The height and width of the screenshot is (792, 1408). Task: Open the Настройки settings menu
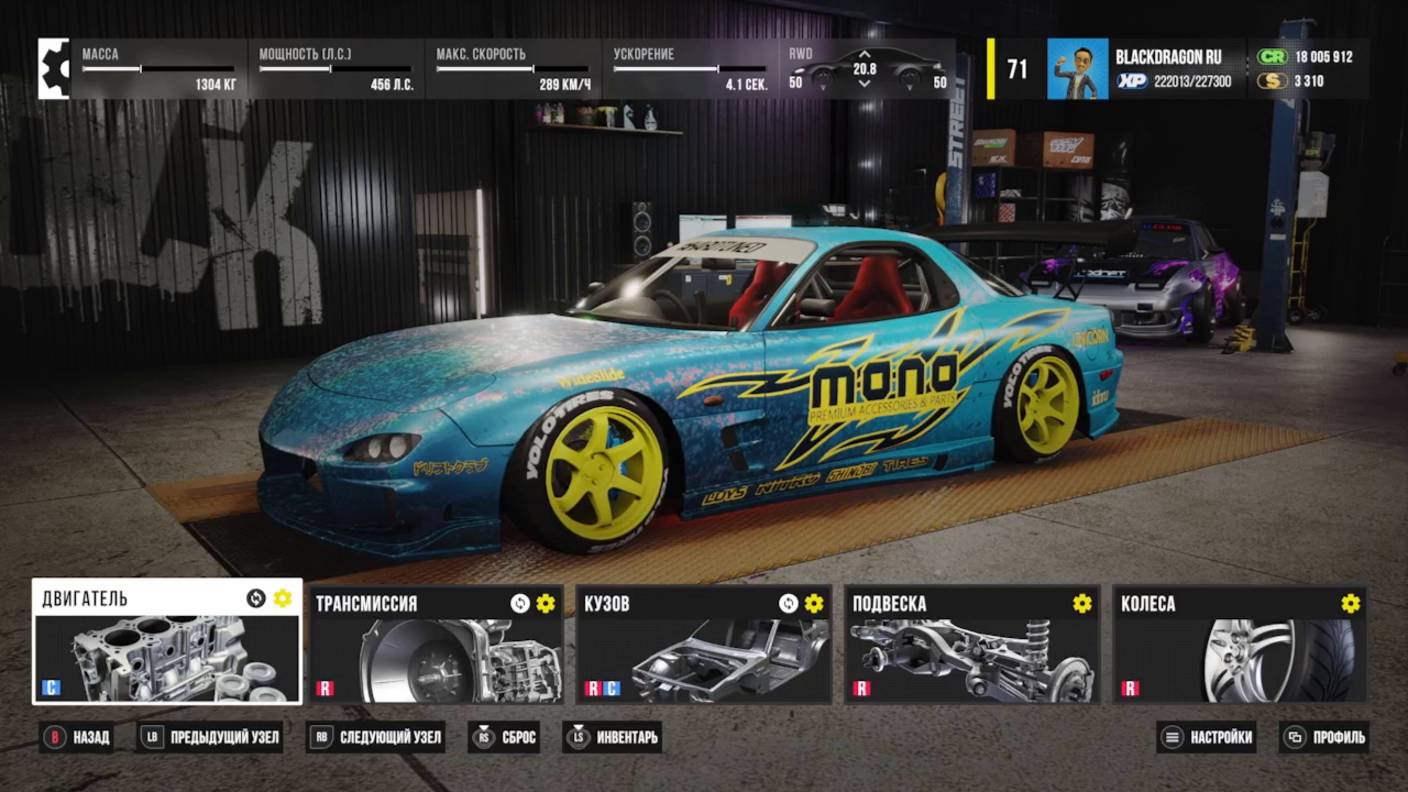point(1207,738)
